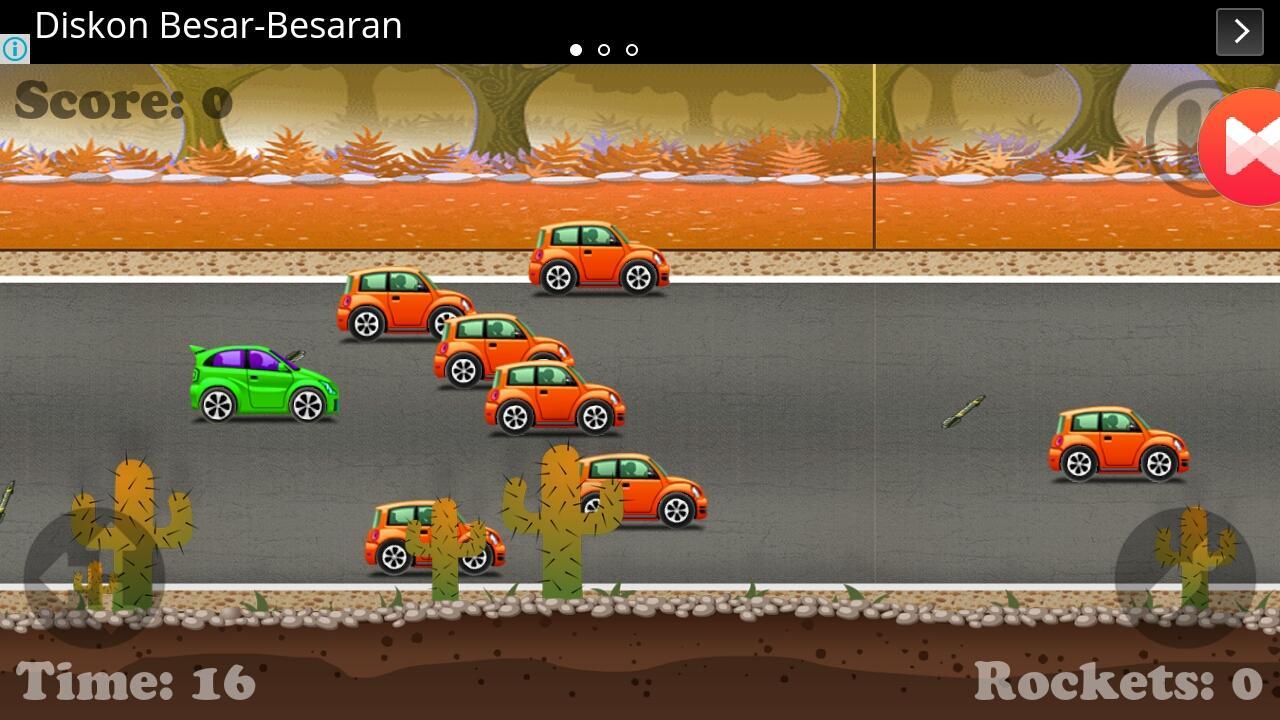Screen dimensions: 1280x720
Task: Select the first carousel dot
Action: (577, 49)
